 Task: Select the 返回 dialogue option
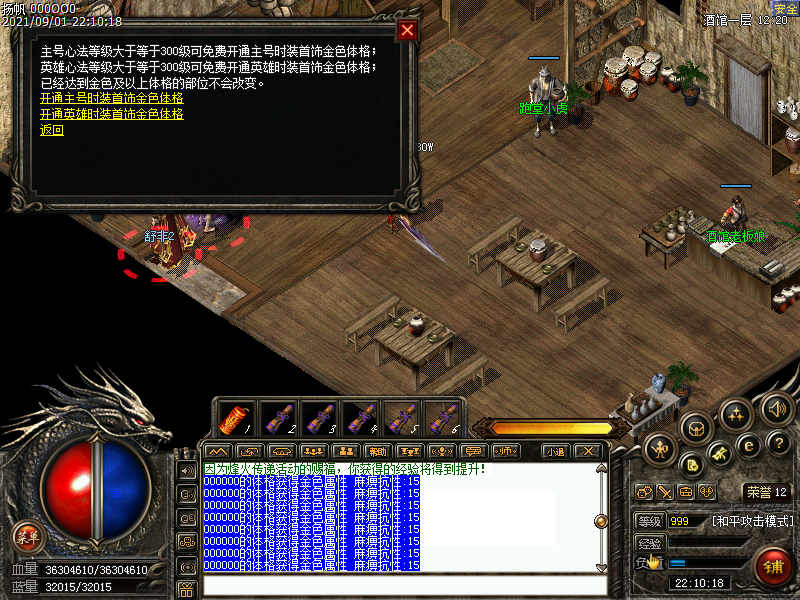[52, 130]
